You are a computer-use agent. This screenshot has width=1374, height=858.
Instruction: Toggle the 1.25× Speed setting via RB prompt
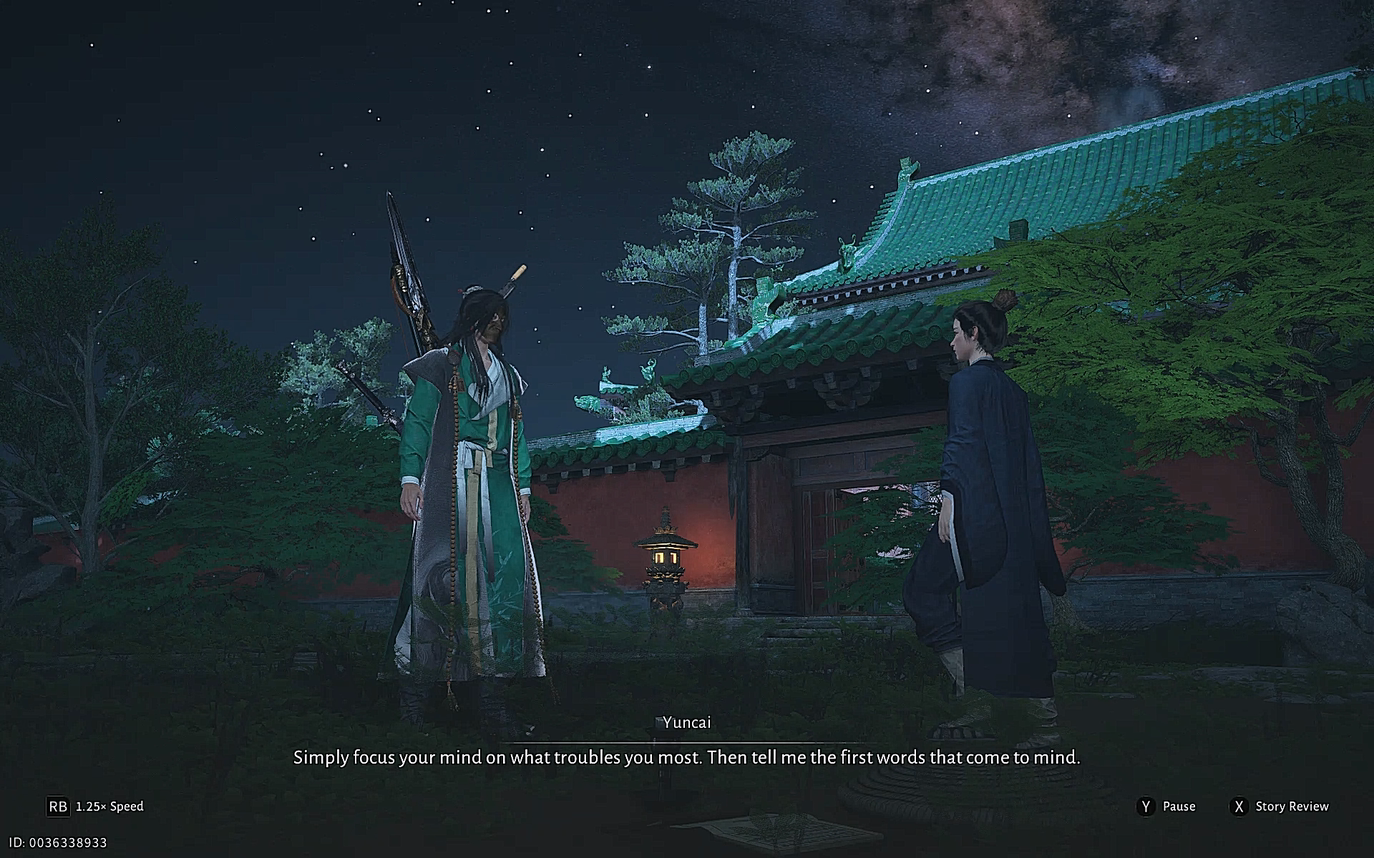coord(57,806)
